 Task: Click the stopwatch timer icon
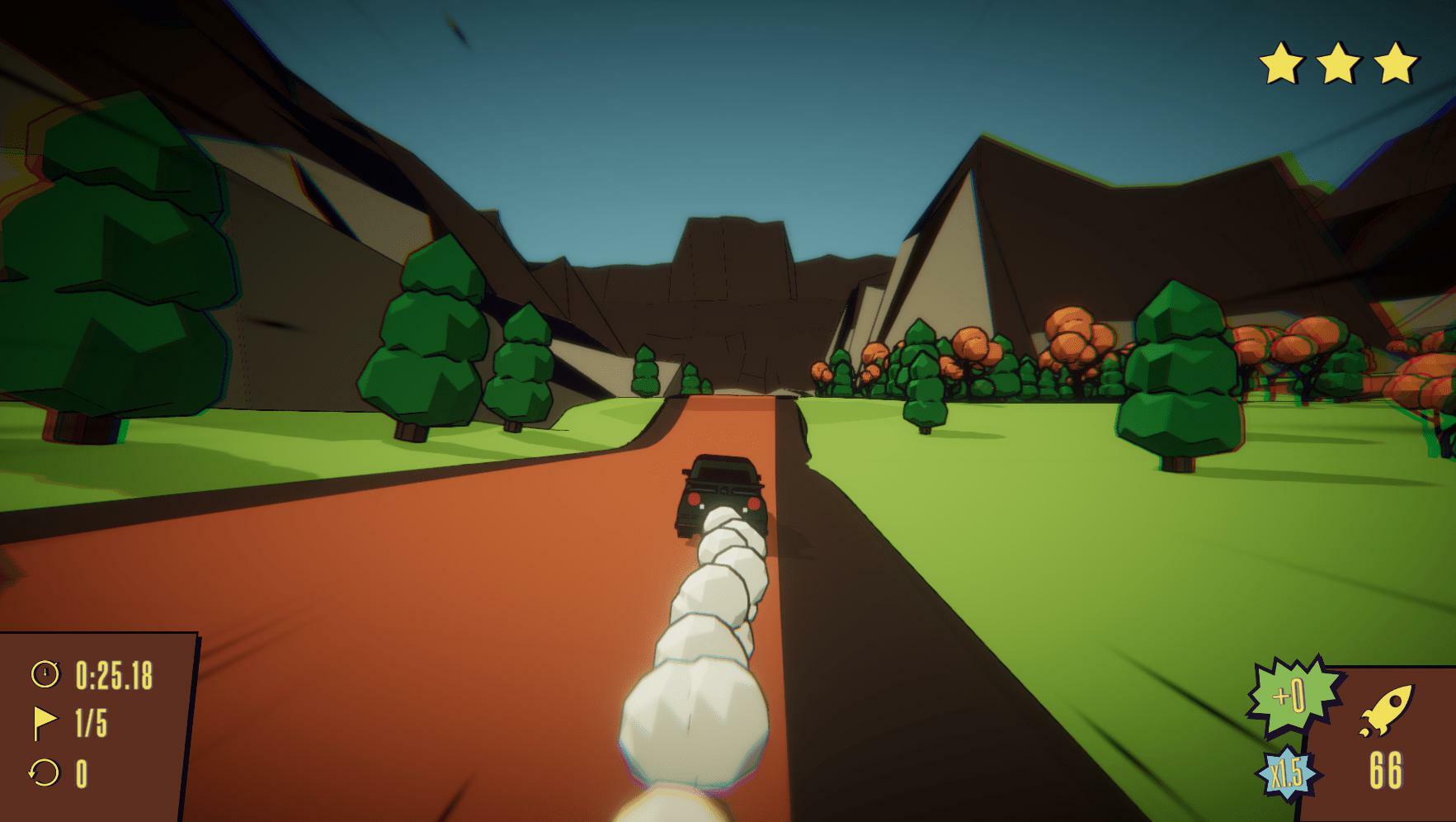pyautogui.click(x=45, y=674)
